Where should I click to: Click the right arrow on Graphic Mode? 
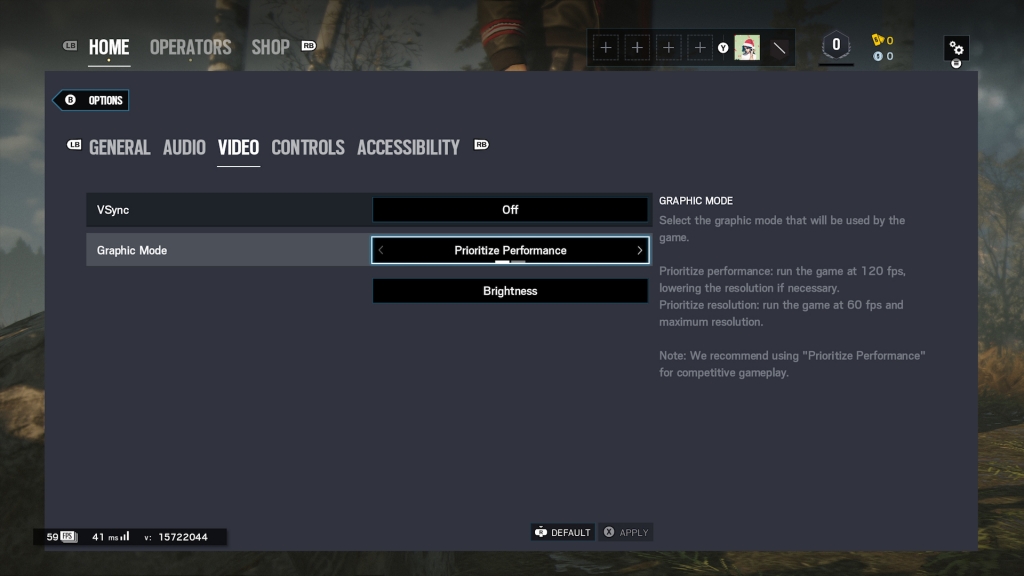(640, 250)
